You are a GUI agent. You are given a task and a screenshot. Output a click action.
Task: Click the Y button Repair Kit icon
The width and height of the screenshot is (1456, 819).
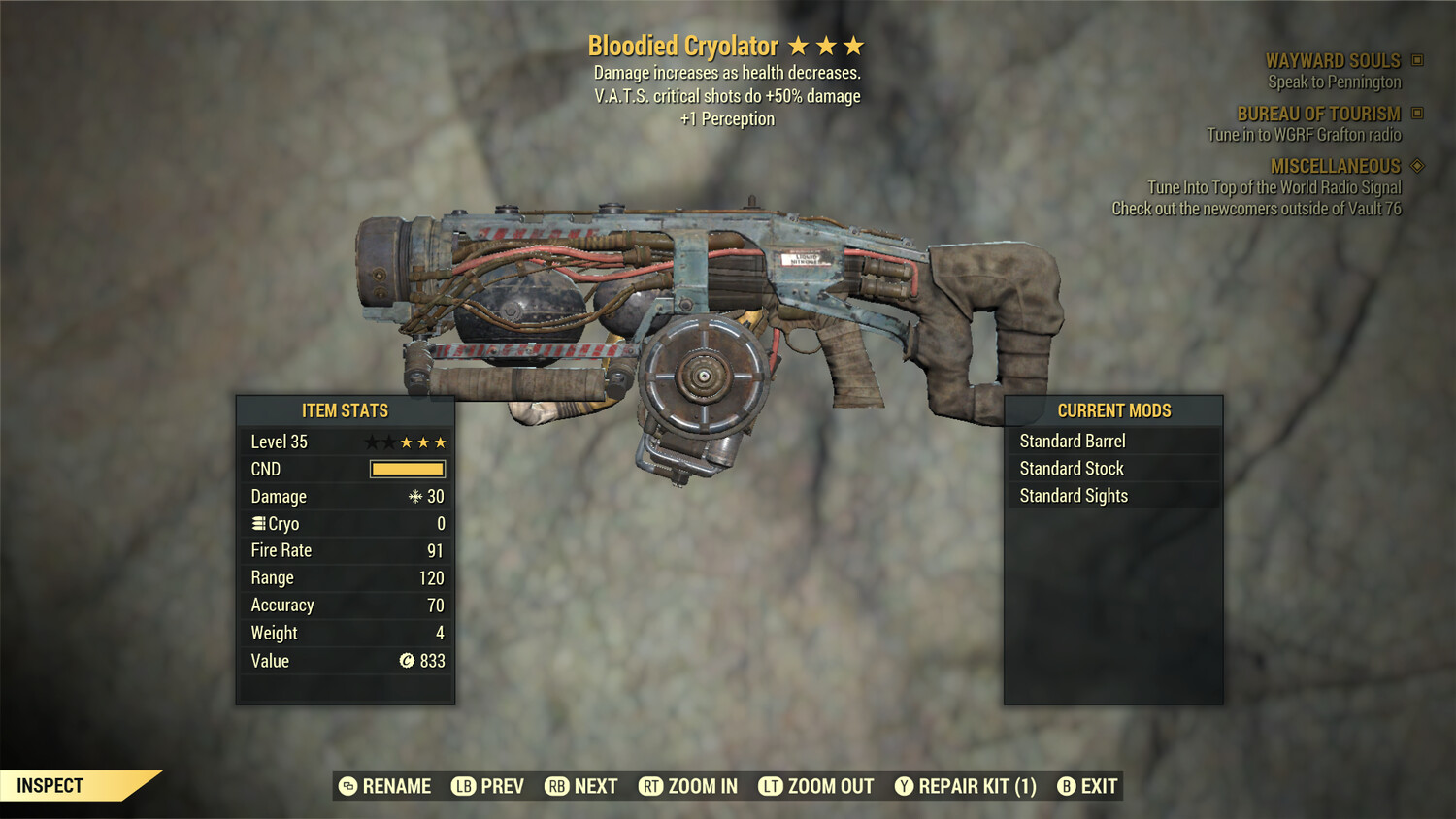(x=903, y=786)
